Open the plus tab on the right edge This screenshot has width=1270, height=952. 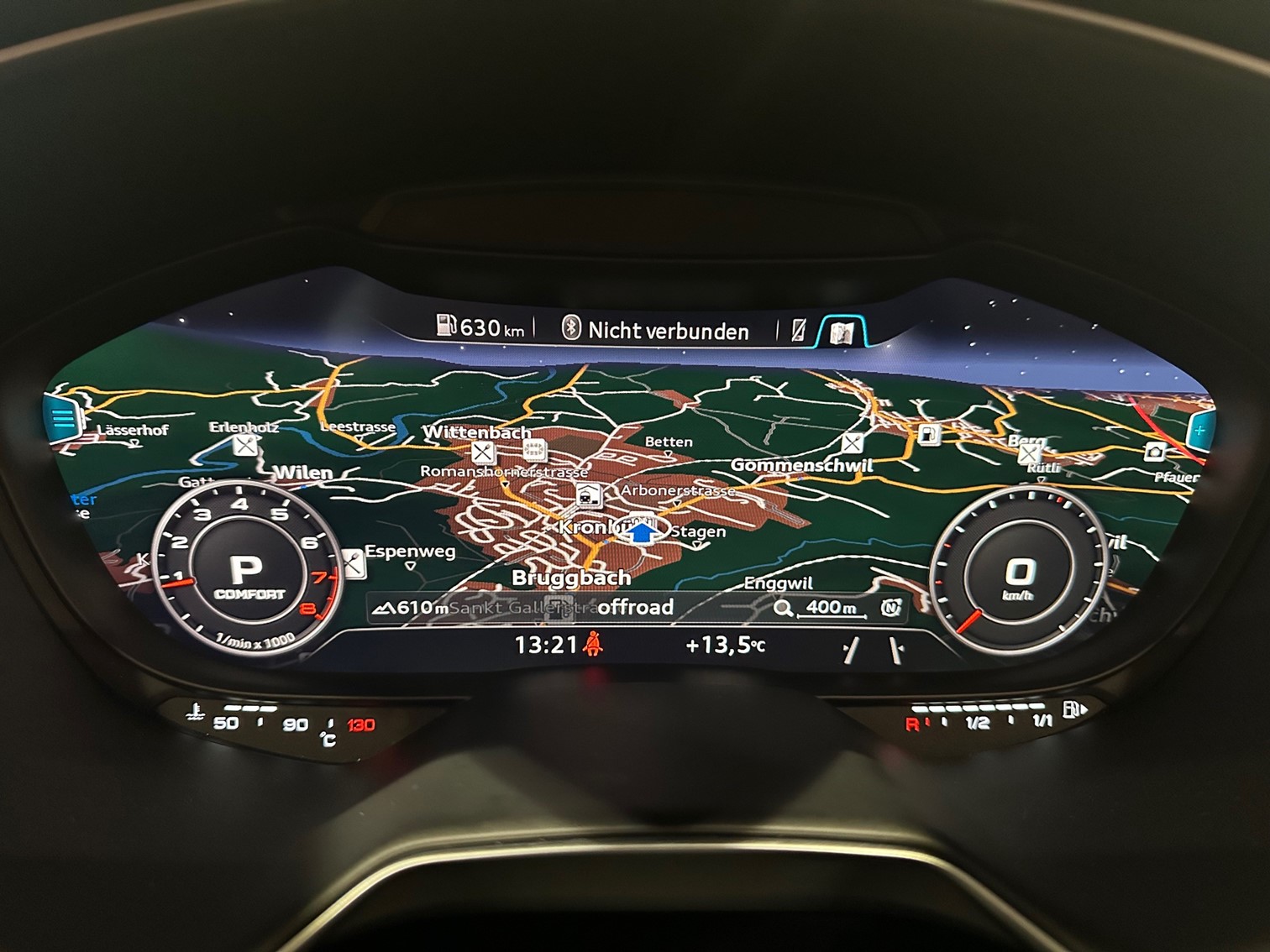tap(1199, 431)
